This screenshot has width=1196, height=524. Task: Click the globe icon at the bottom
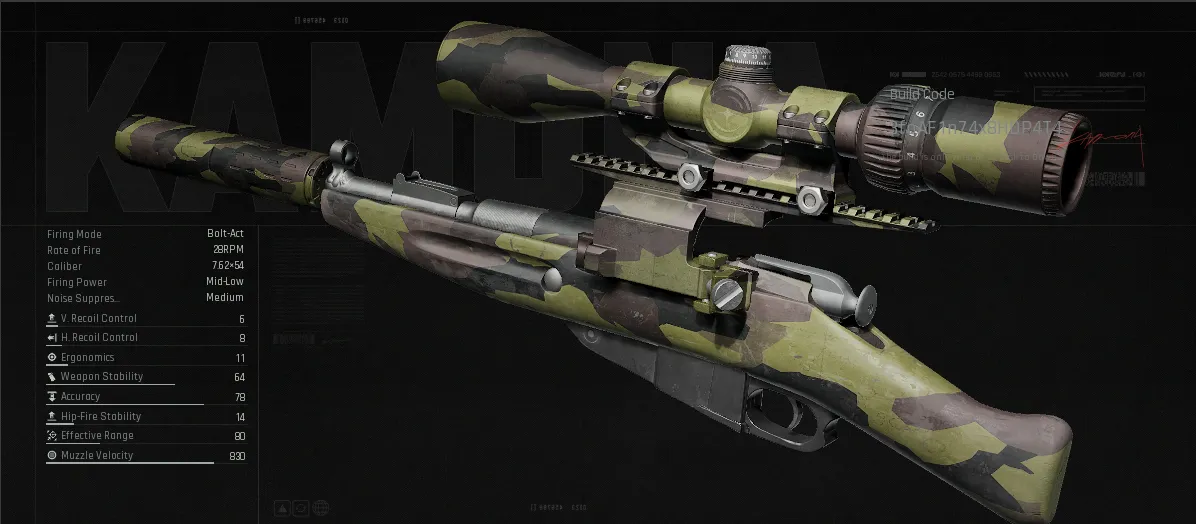click(x=321, y=508)
